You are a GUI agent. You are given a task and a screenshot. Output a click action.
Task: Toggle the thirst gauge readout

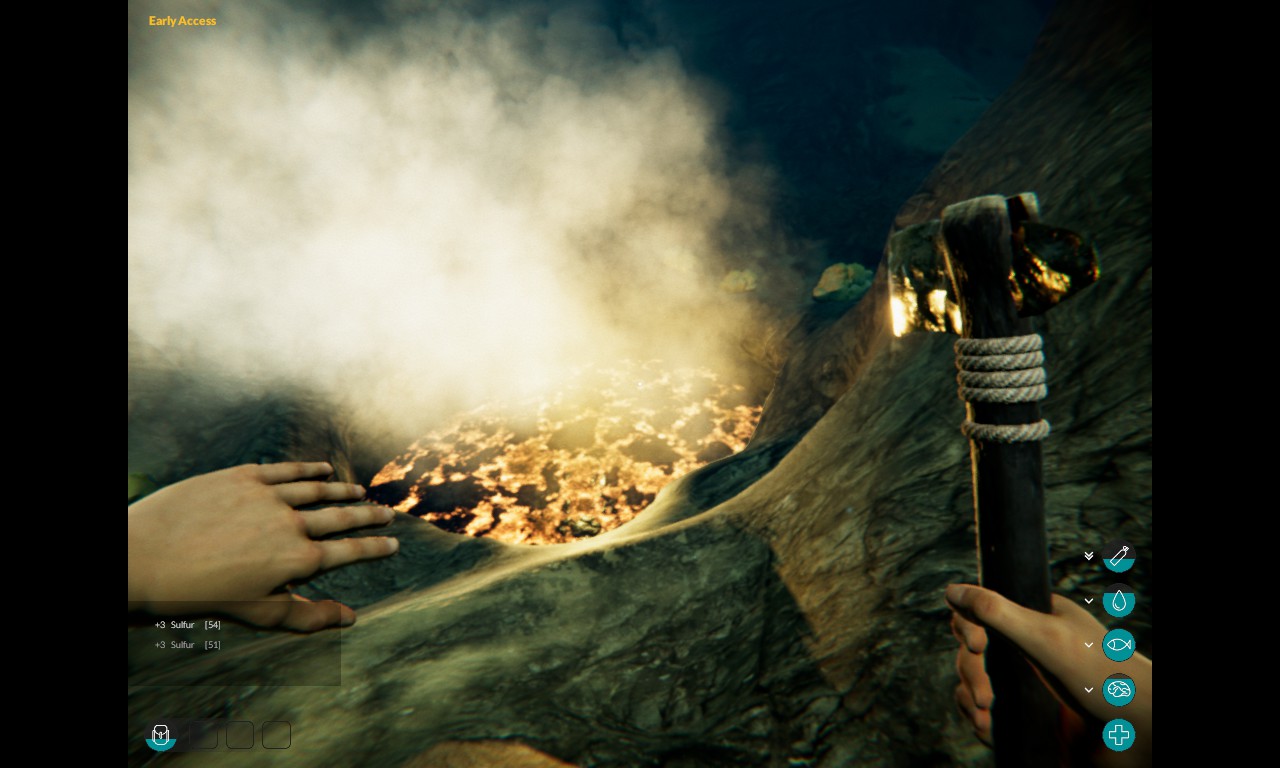1088,601
